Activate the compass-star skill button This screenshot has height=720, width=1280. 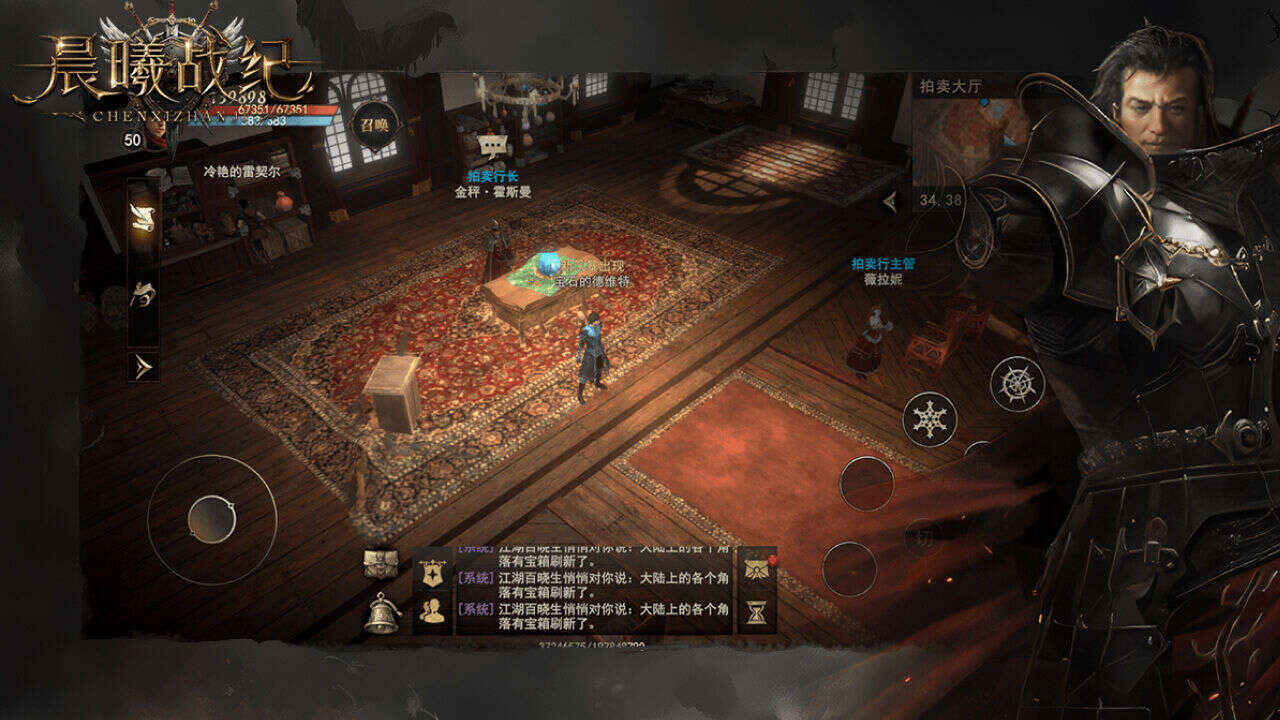1017,383
